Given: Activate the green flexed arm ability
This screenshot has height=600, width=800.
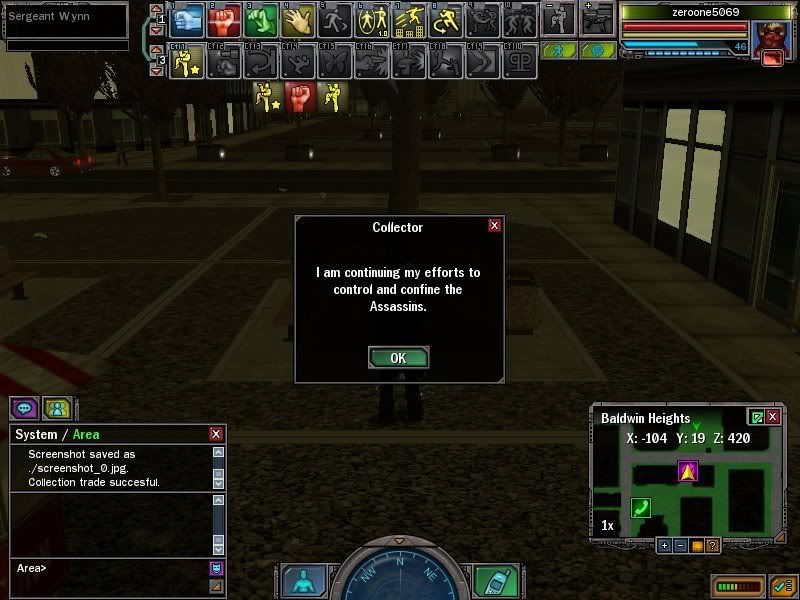Looking at the screenshot, I should click(x=262, y=20).
